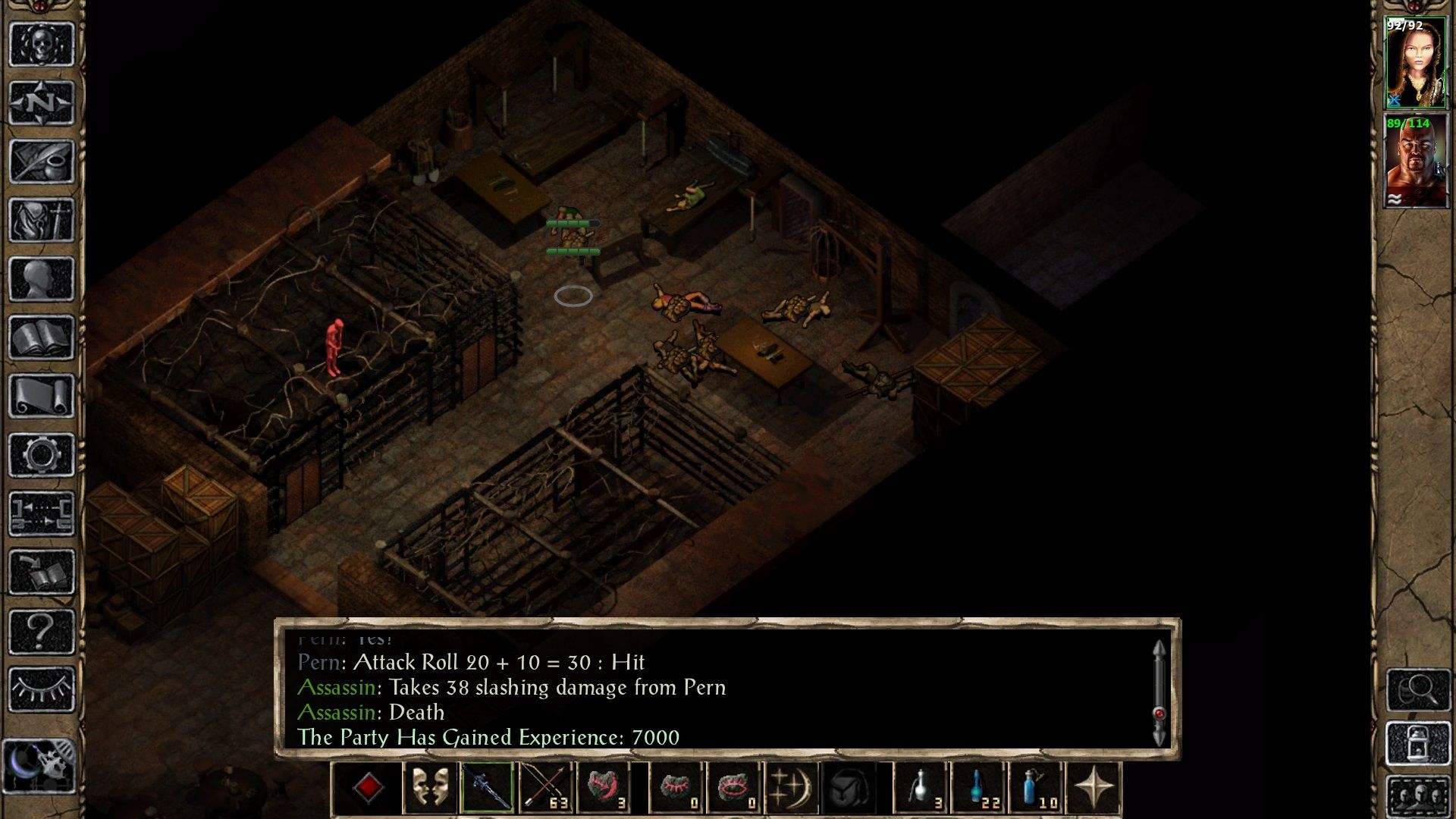Open the question mark help button
1456x819 pixels.
tap(41, 631)
